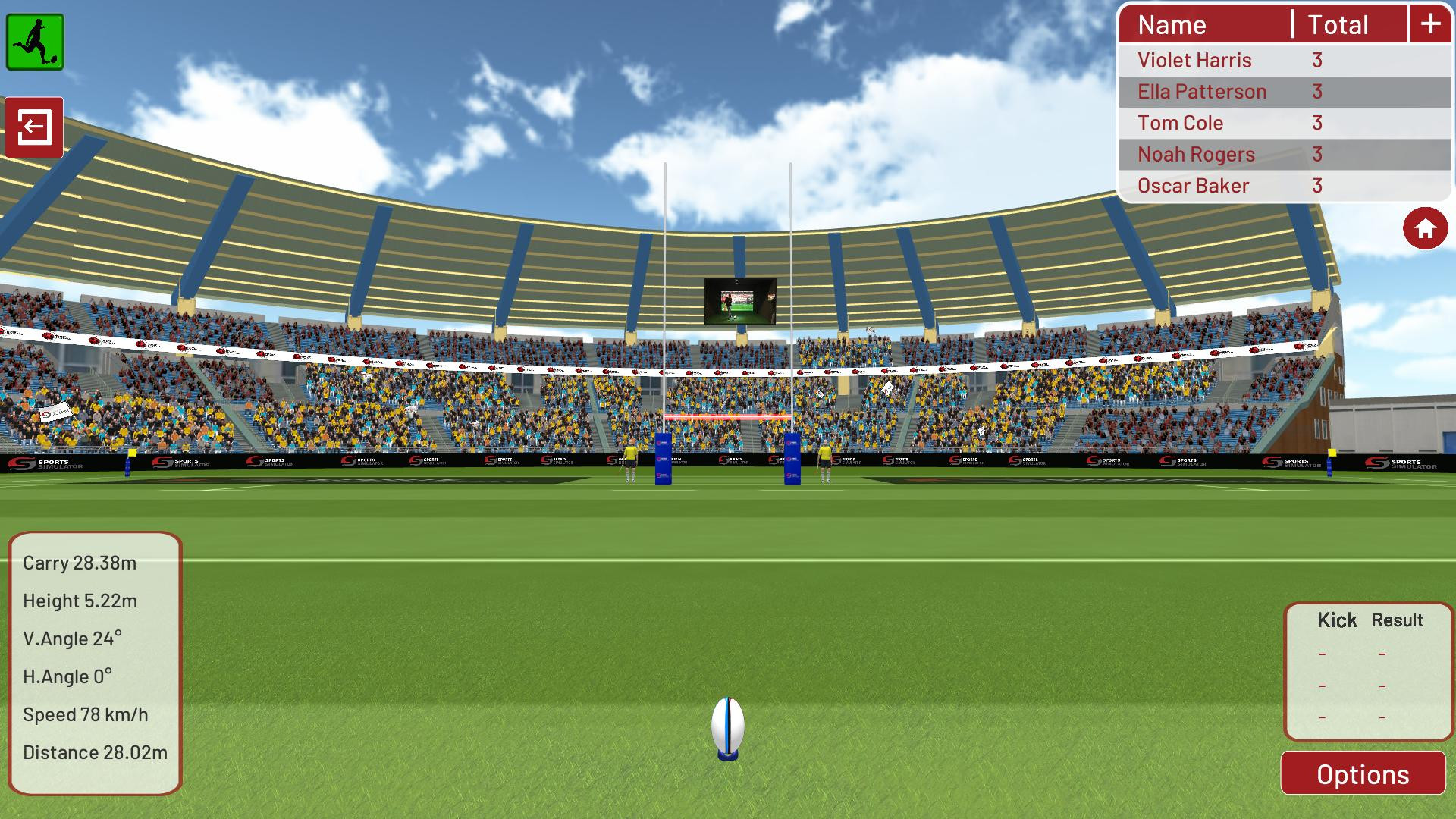Image resolution: width=1456 pixels, height=819 pixels.
Task: Select Tom Cole from the player list
Action: tap(1180, 123)
